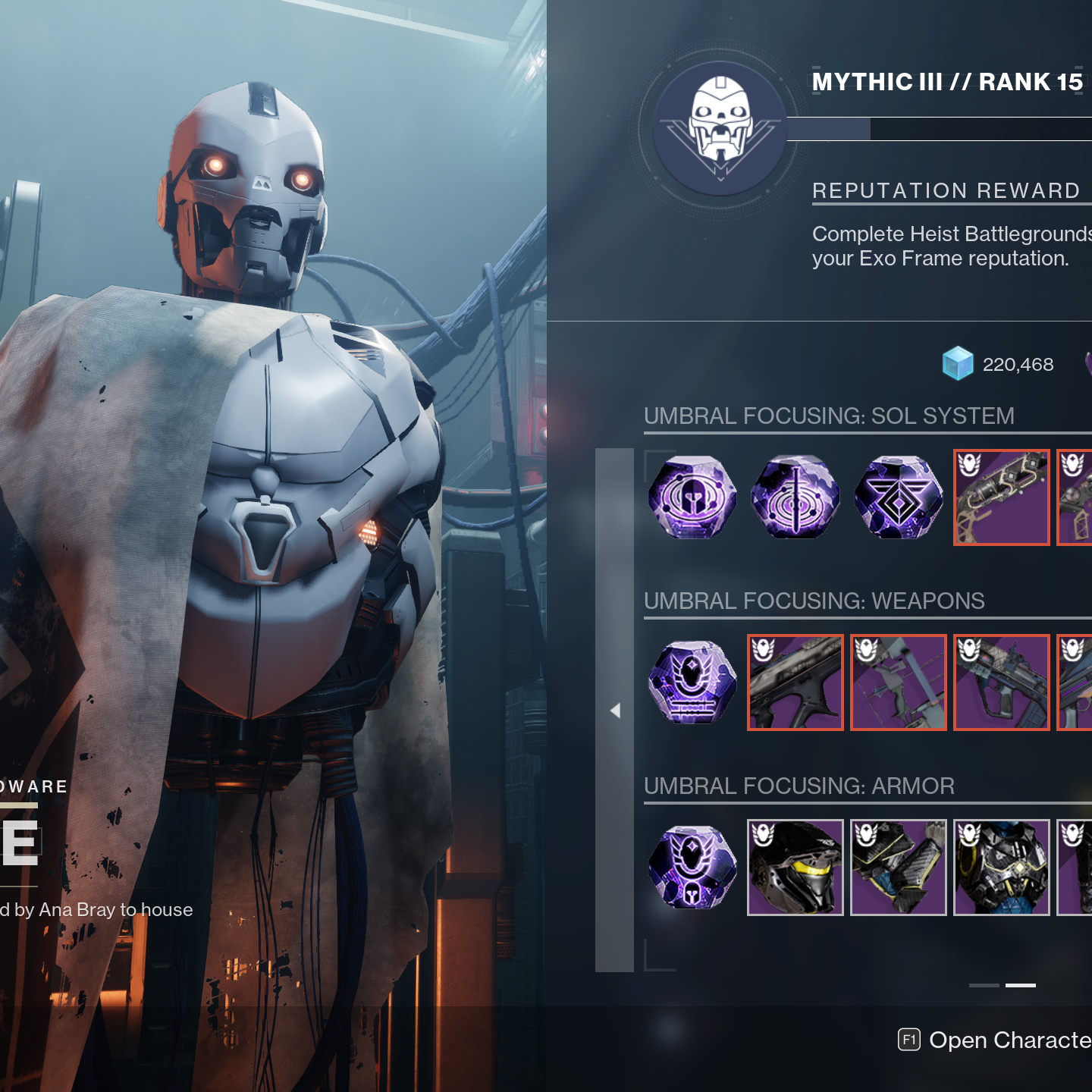Pick the submachine gun right of the bow
Viewport: 1092px width, 1092px height.
[x=1001, y=682]
